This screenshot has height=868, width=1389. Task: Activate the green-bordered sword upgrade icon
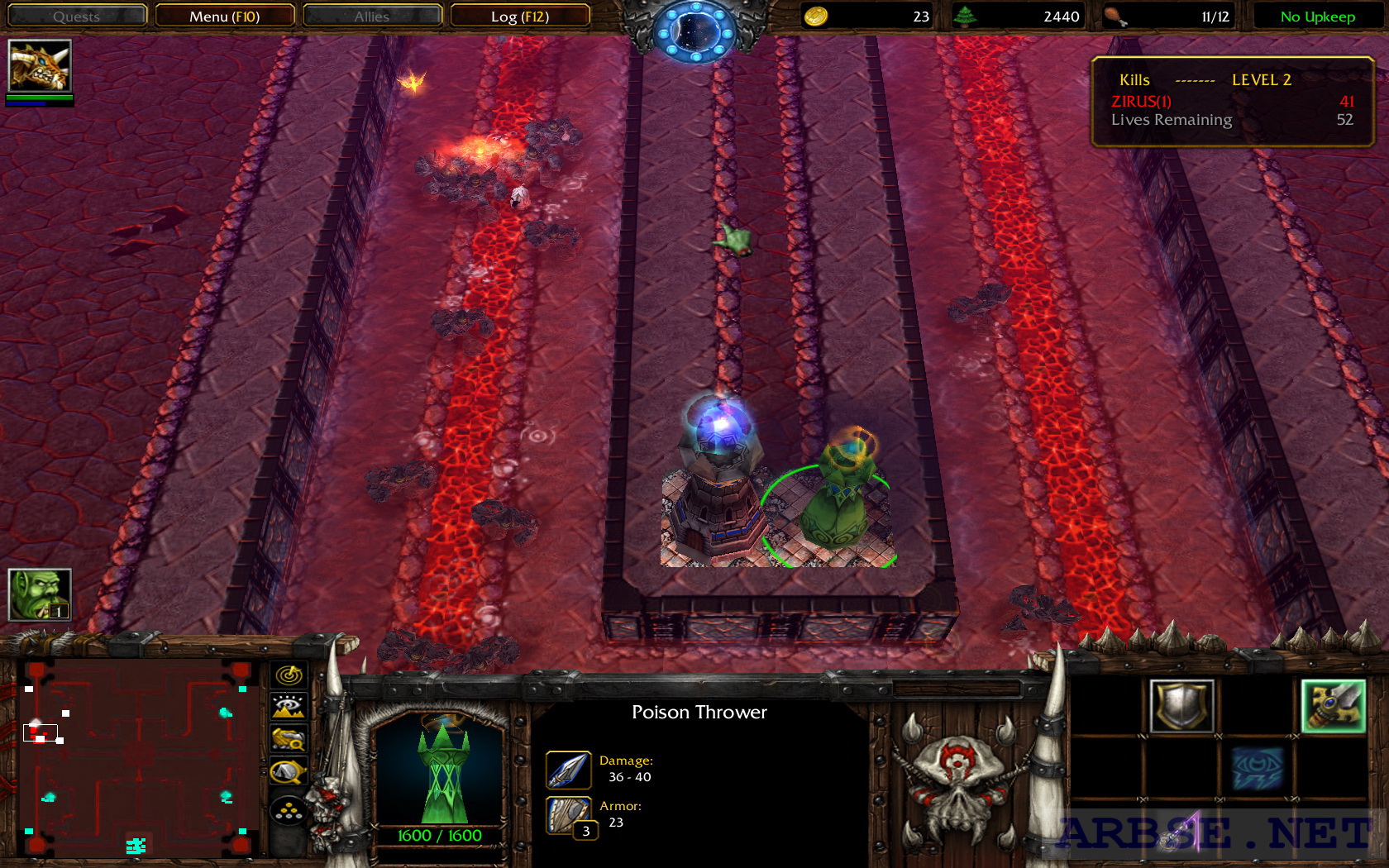tap(1333, 706)
